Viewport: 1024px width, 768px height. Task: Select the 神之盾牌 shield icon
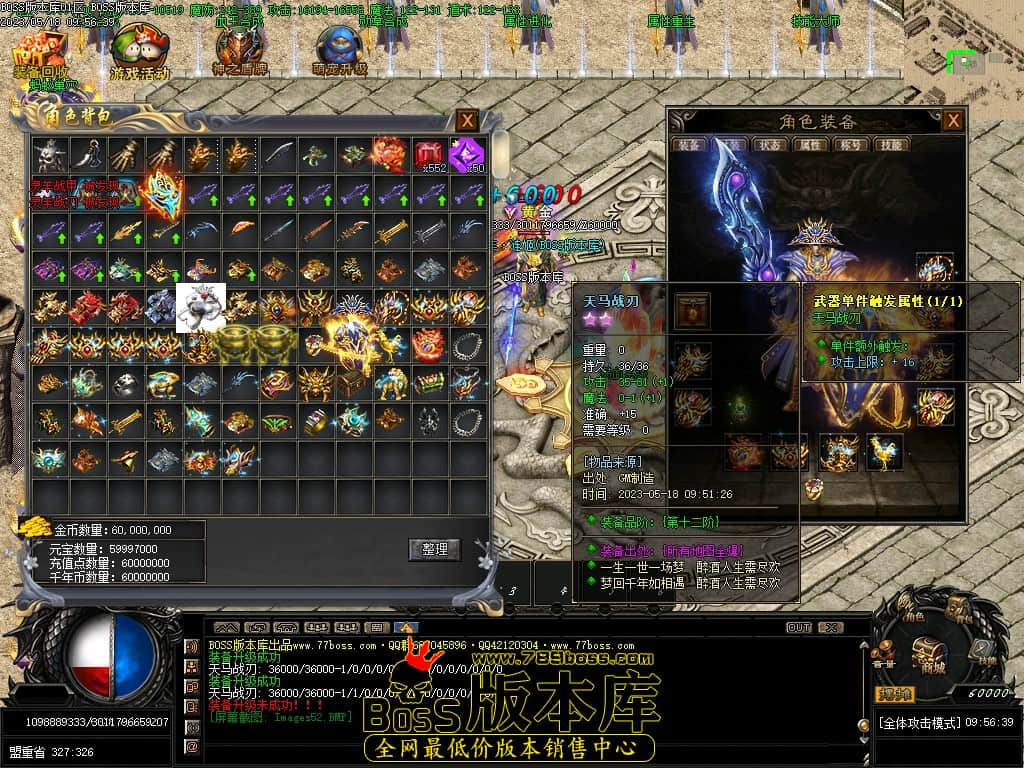pos(239,50)
